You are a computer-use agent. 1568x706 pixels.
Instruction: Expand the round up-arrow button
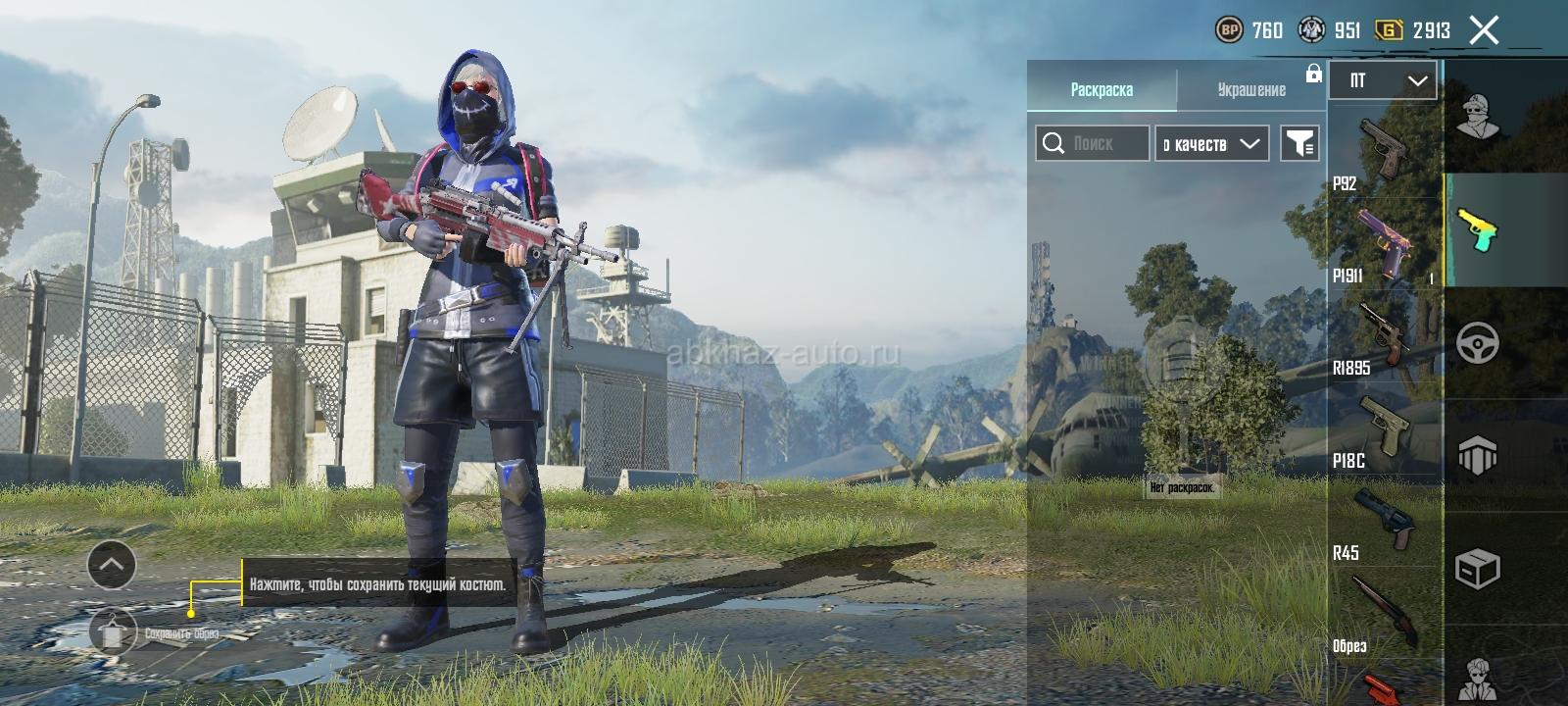click(112, 565)
